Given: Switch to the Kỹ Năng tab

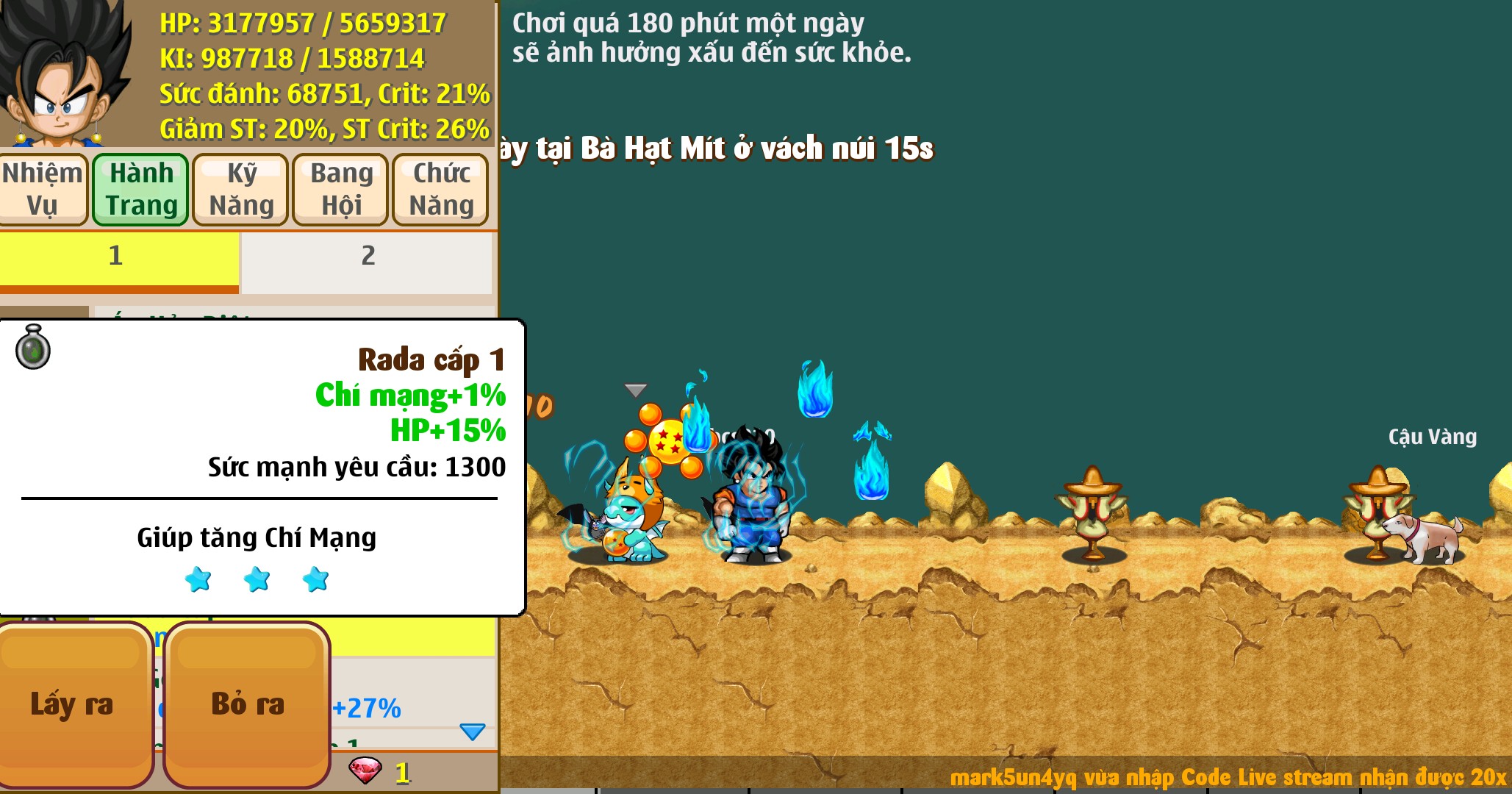Looking at the screenshot, I should point(239,189).
